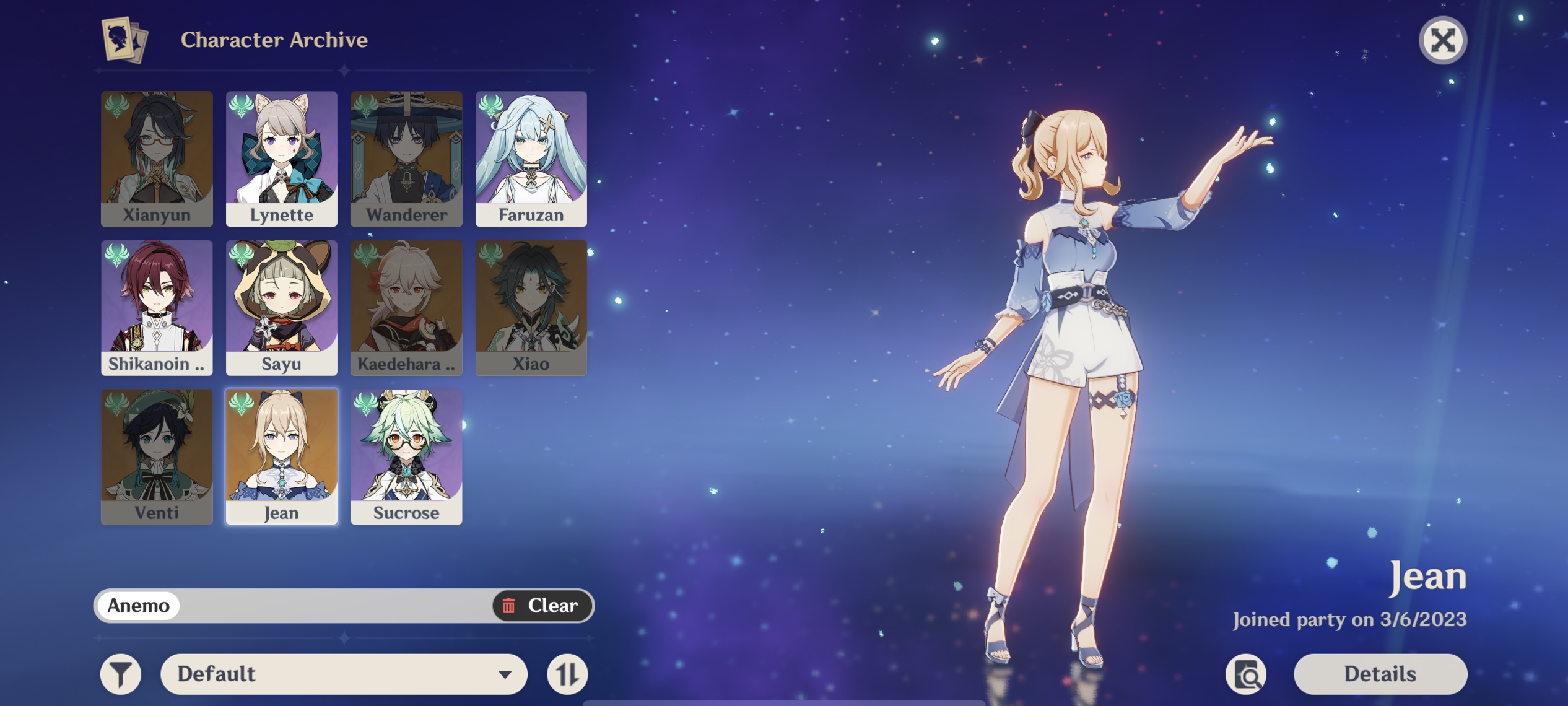
Task: Open the Default sort dropdown
Action: pyautogui.click(x=344, y=674)
